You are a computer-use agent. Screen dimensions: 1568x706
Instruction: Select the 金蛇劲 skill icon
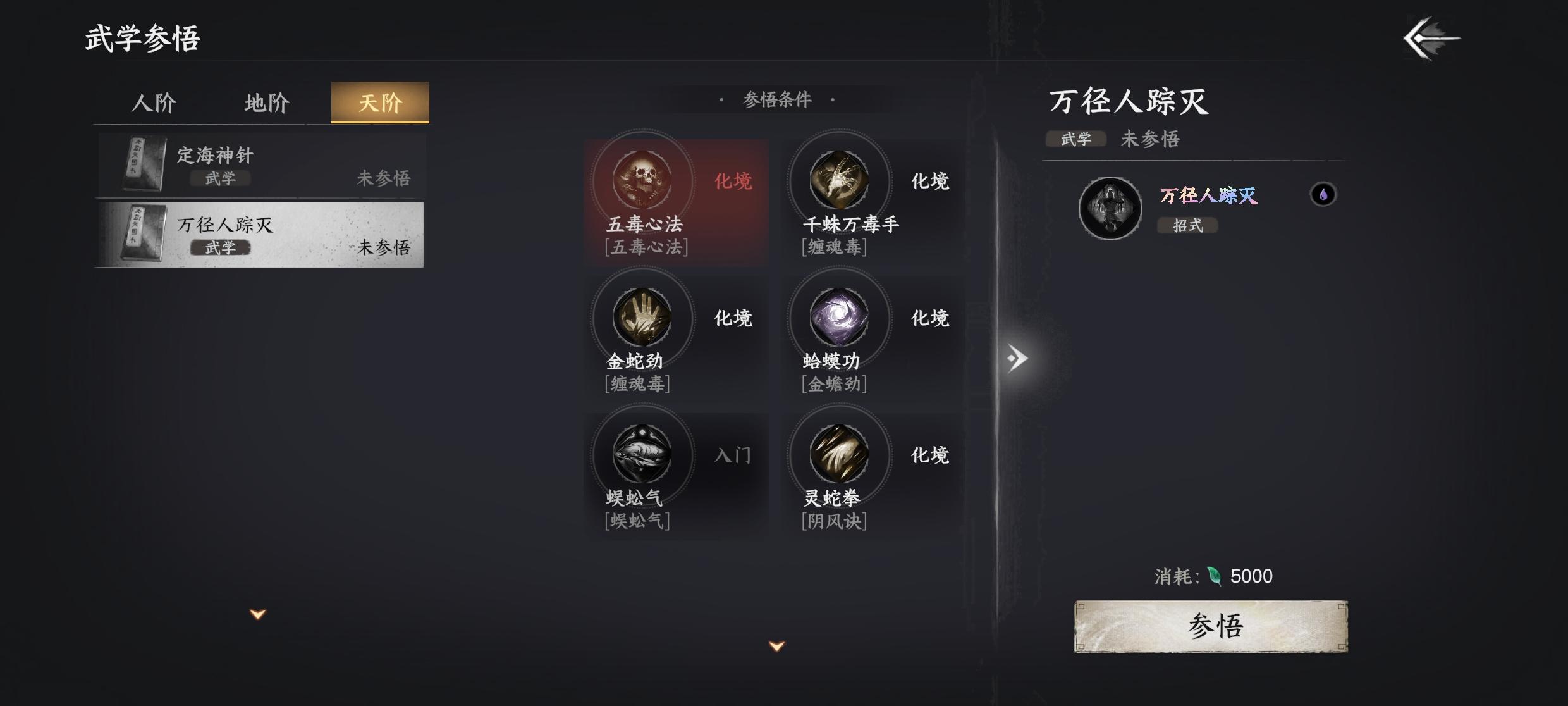[642, 319]
